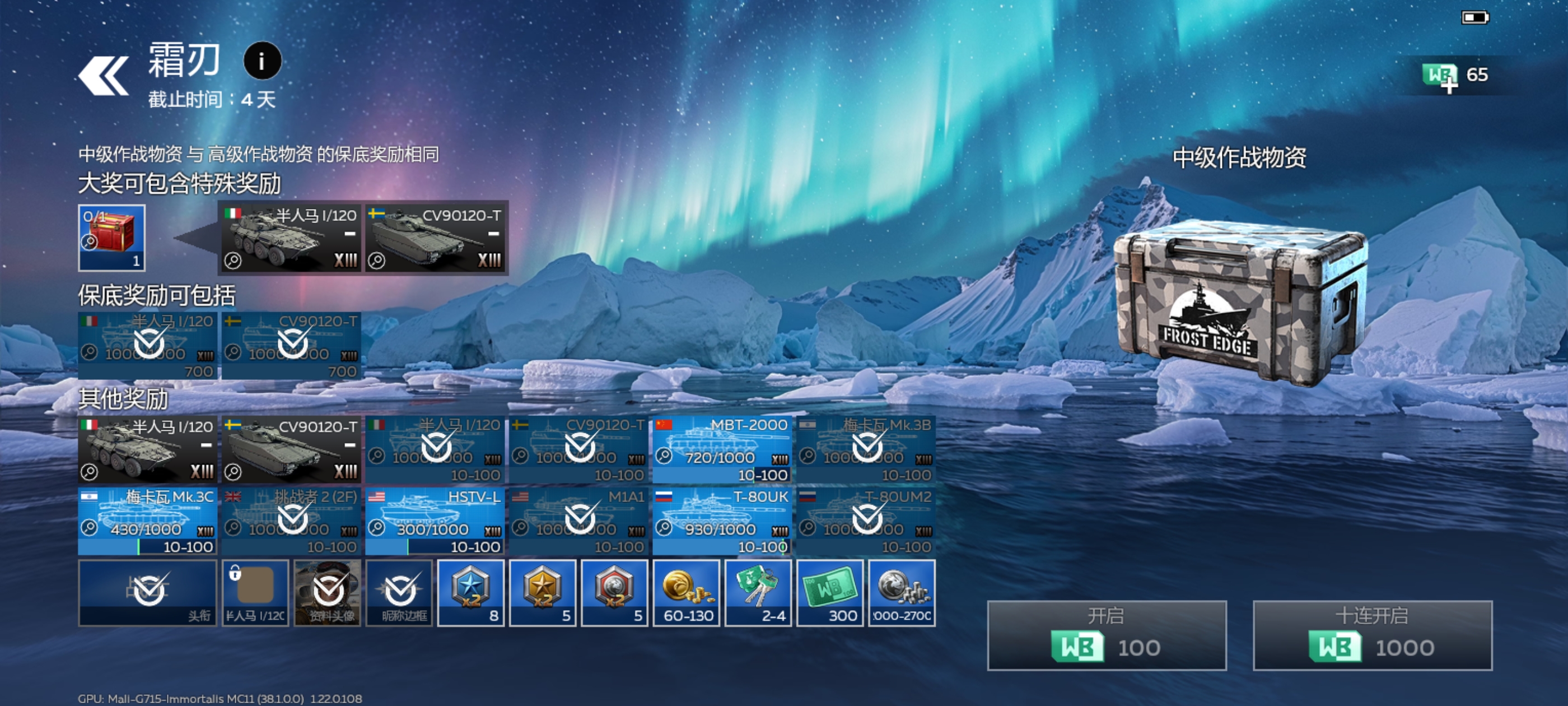Inspect the gold coins 60-130 reward
The height and width of the screenshot is (706, 1568).
(686, 593)
